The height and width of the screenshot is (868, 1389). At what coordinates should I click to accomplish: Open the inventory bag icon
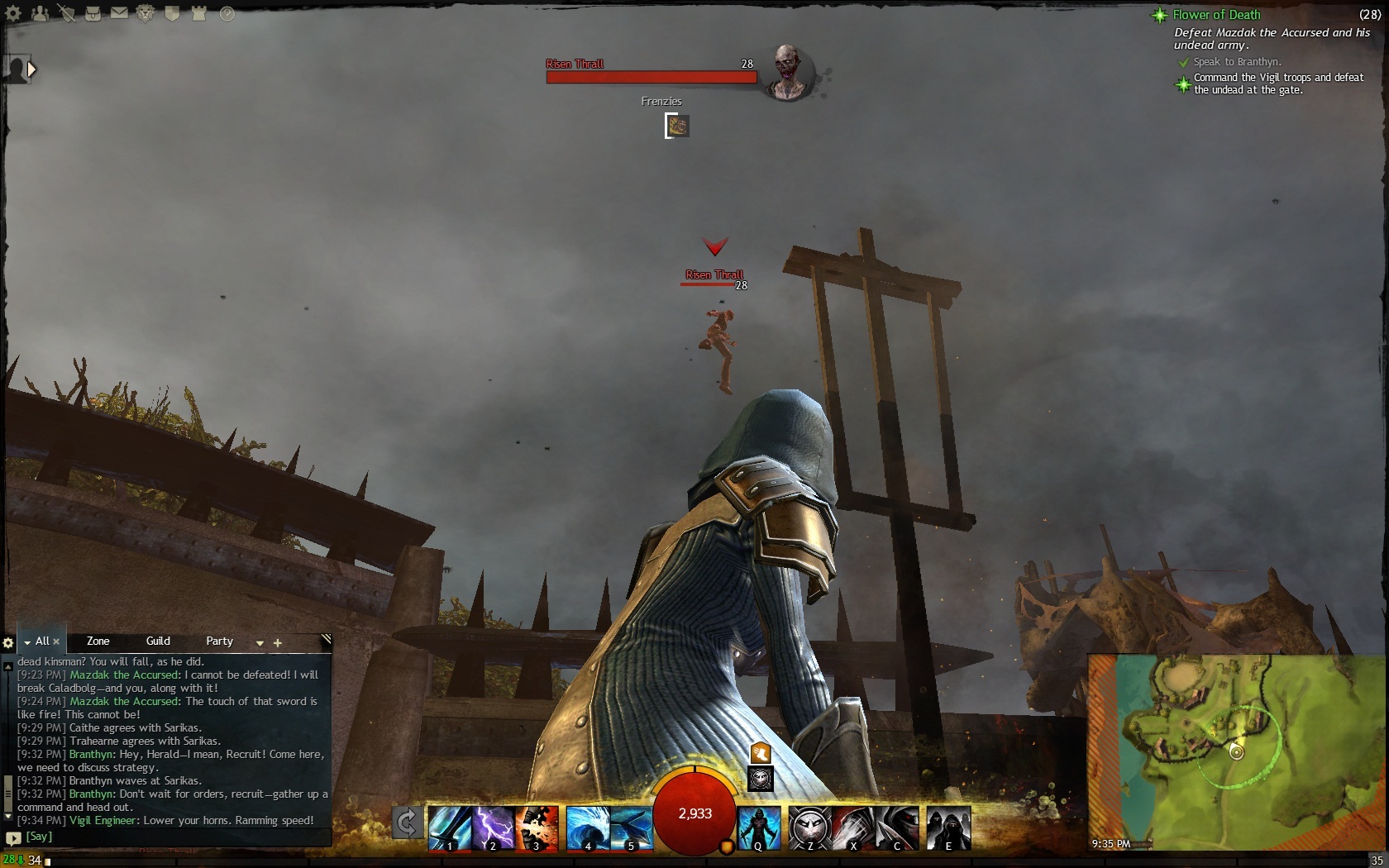tap(93, 13)
